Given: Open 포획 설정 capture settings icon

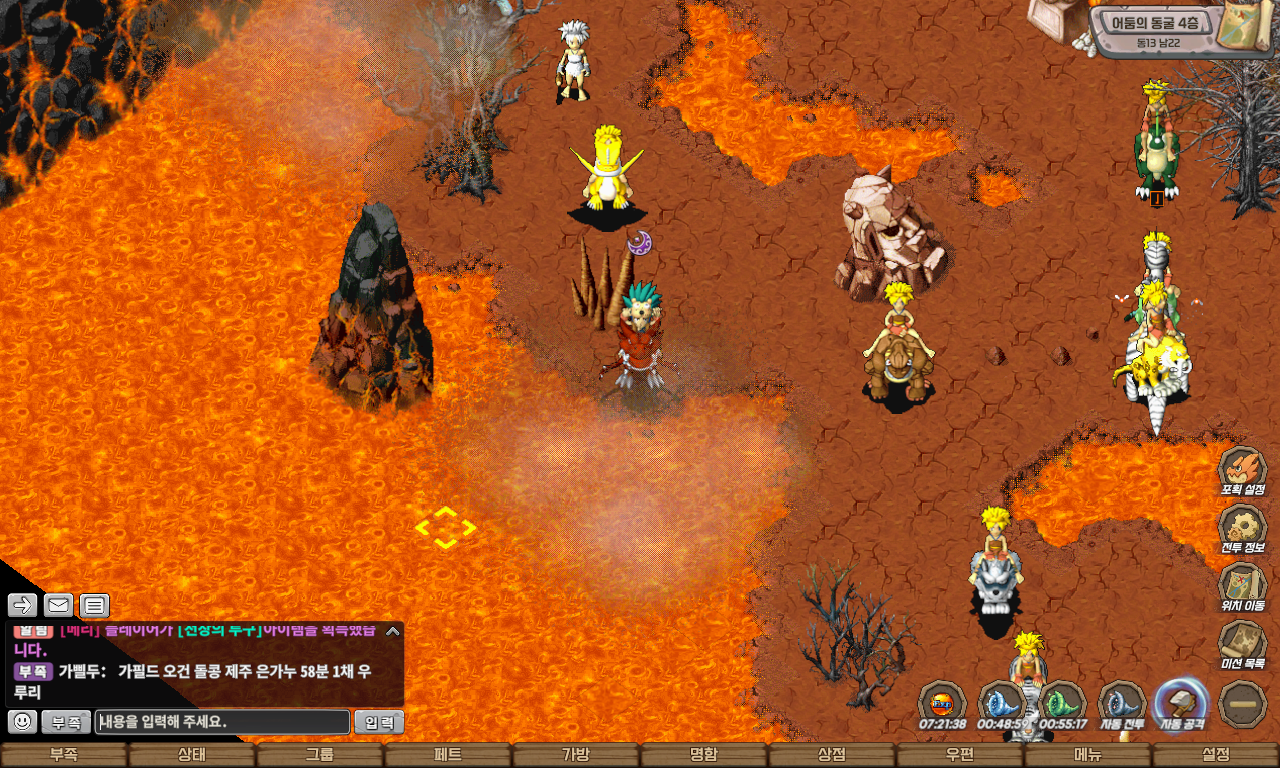Looking at the screenshot, I should point(1243,472).
